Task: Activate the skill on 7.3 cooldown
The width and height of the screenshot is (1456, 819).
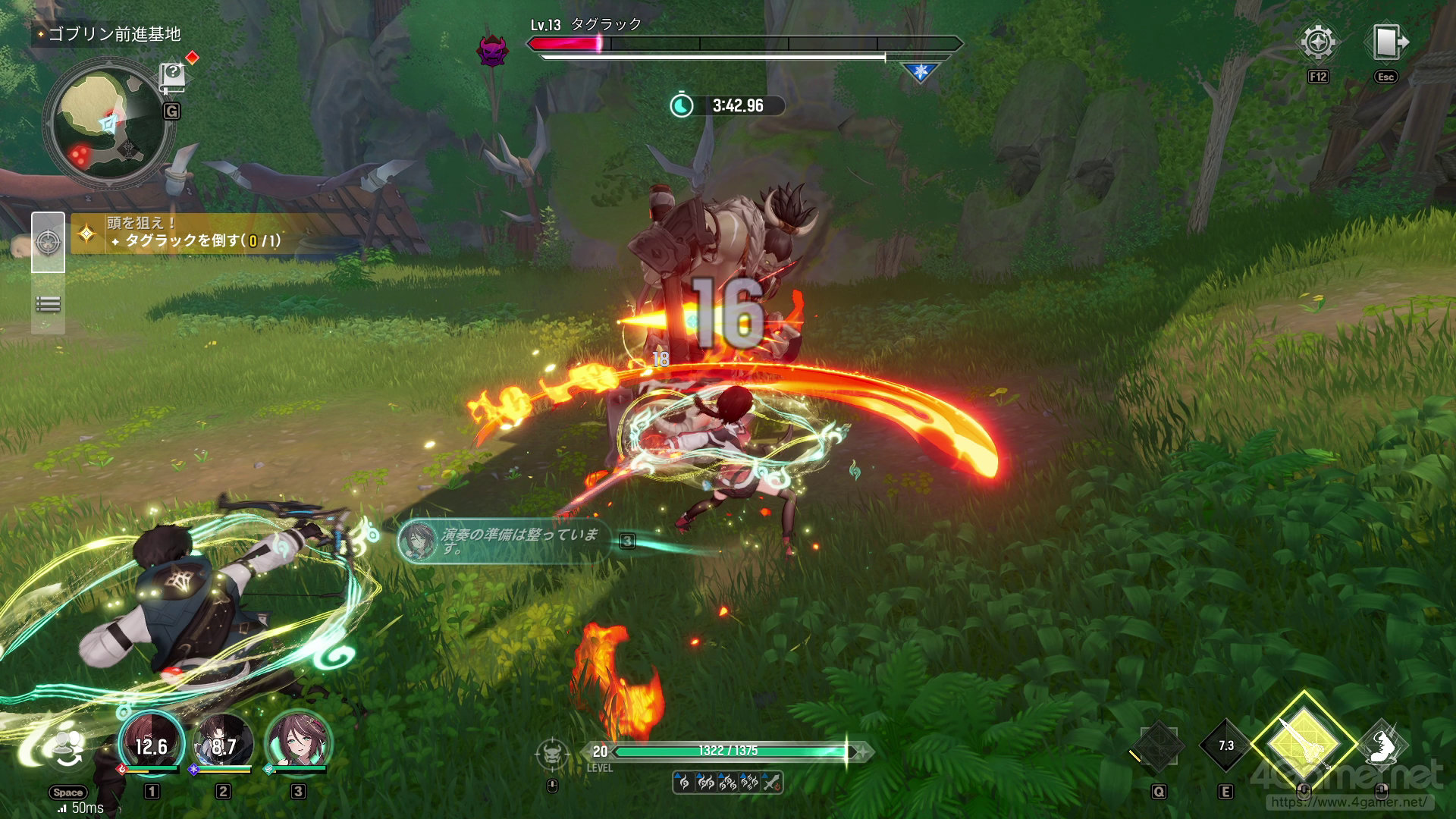Action: pos(1226,746)
